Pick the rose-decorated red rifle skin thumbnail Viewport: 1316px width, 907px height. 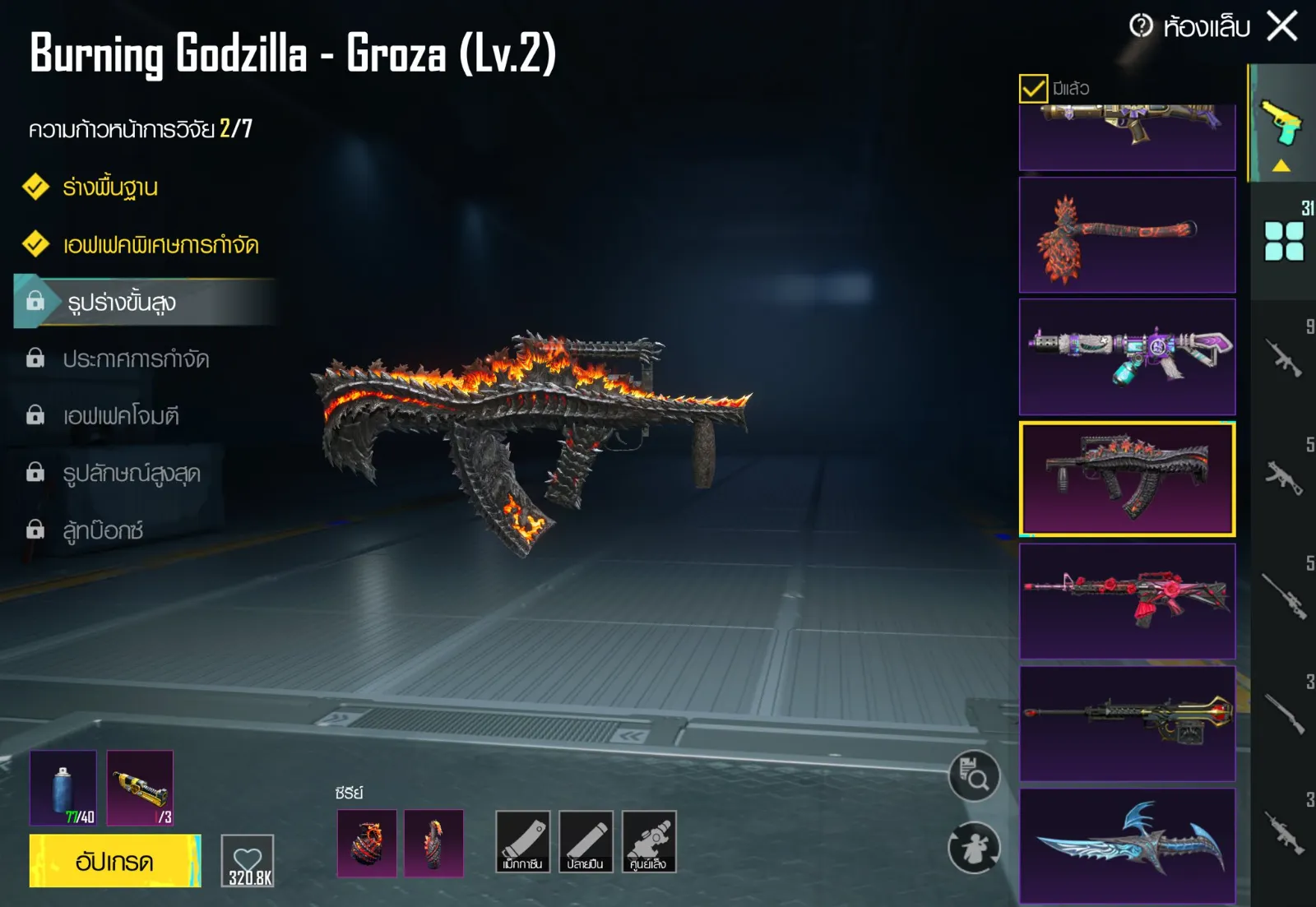click(1127, 601)
